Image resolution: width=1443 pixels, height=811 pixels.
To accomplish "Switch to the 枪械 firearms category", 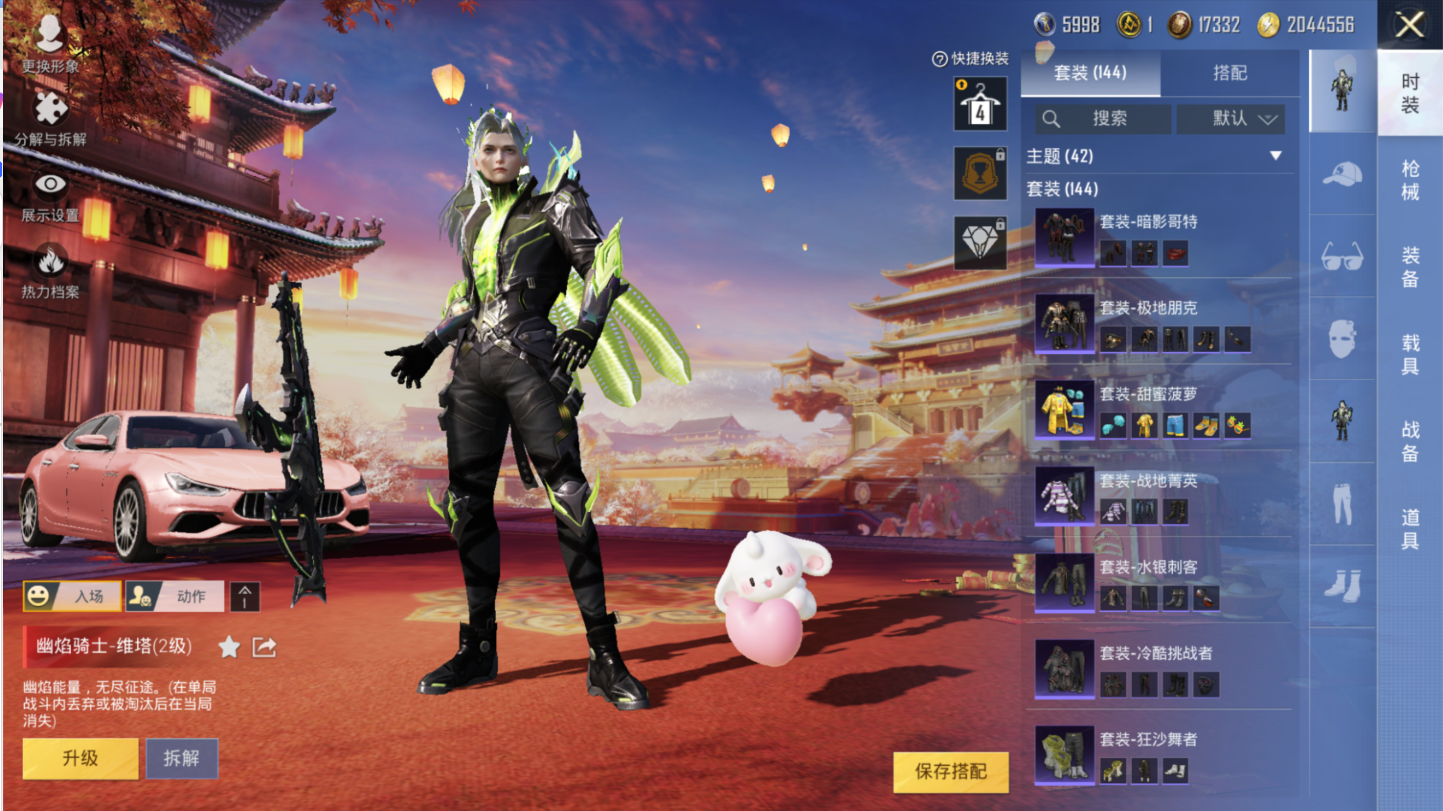I will 1410,180.
